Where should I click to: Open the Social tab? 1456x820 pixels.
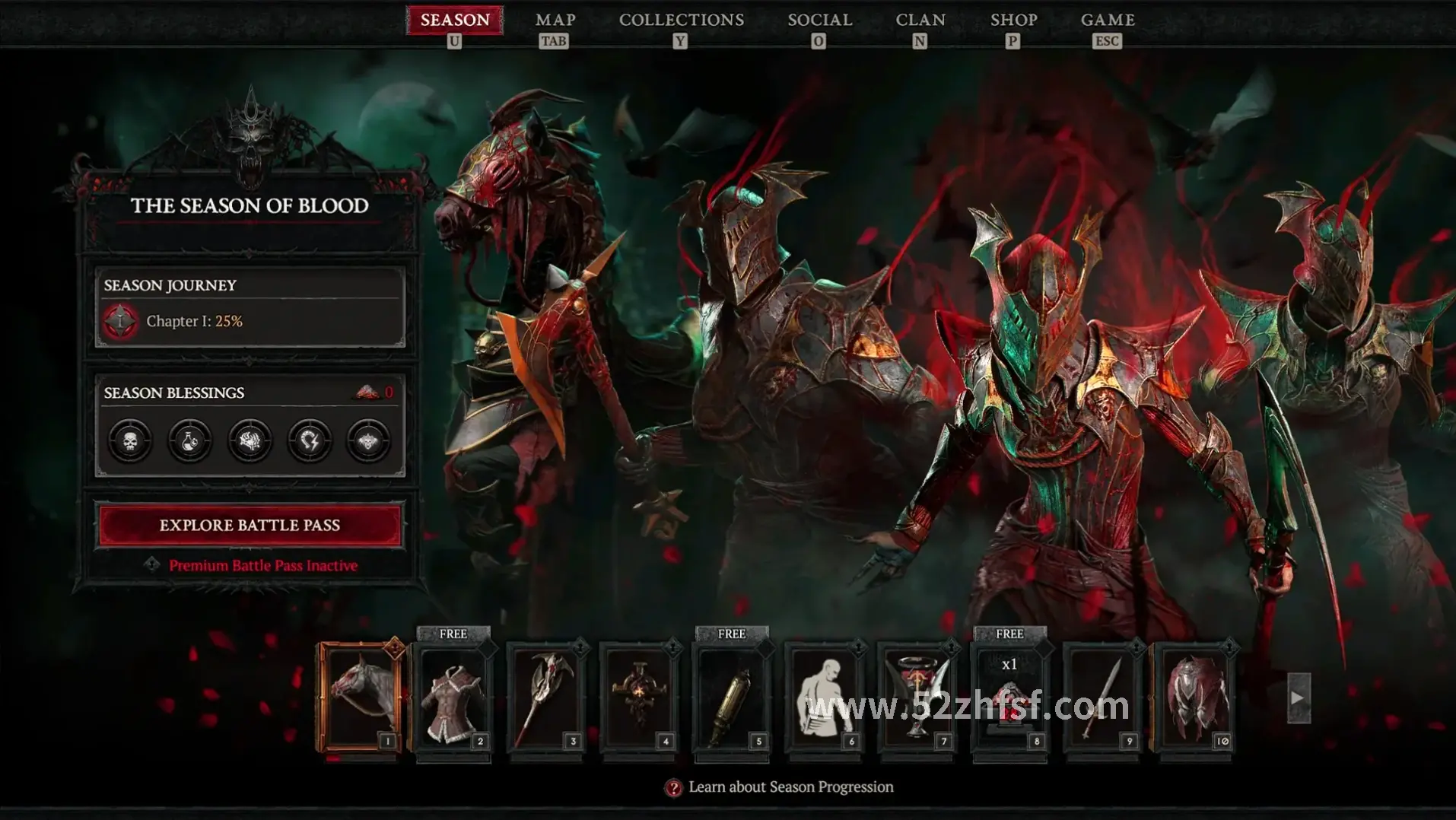819,21
